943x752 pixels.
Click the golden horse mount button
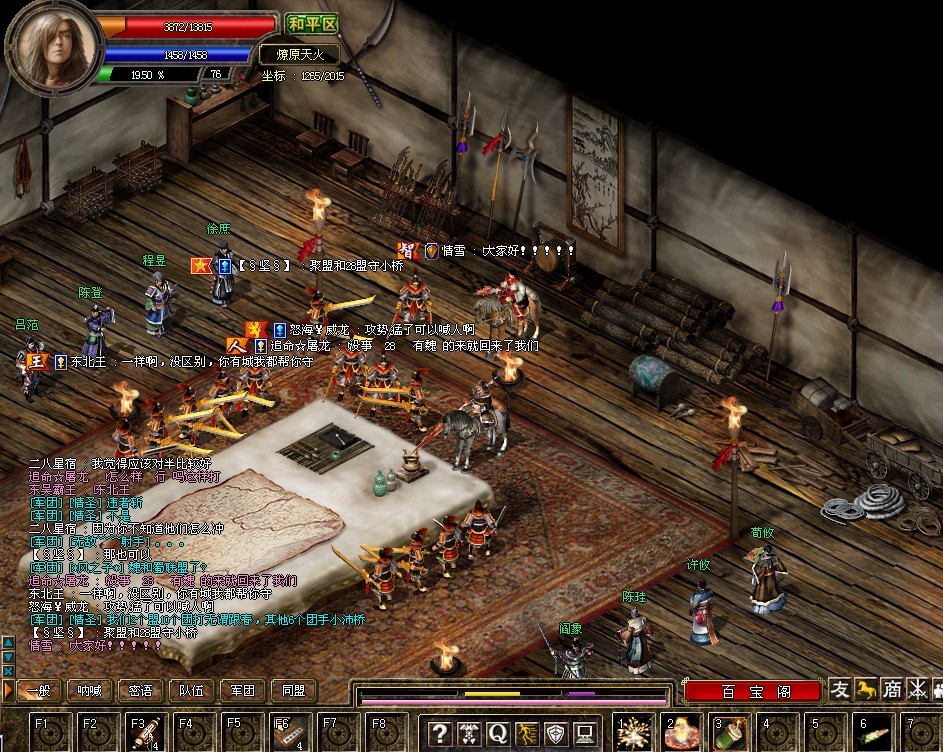866,689
